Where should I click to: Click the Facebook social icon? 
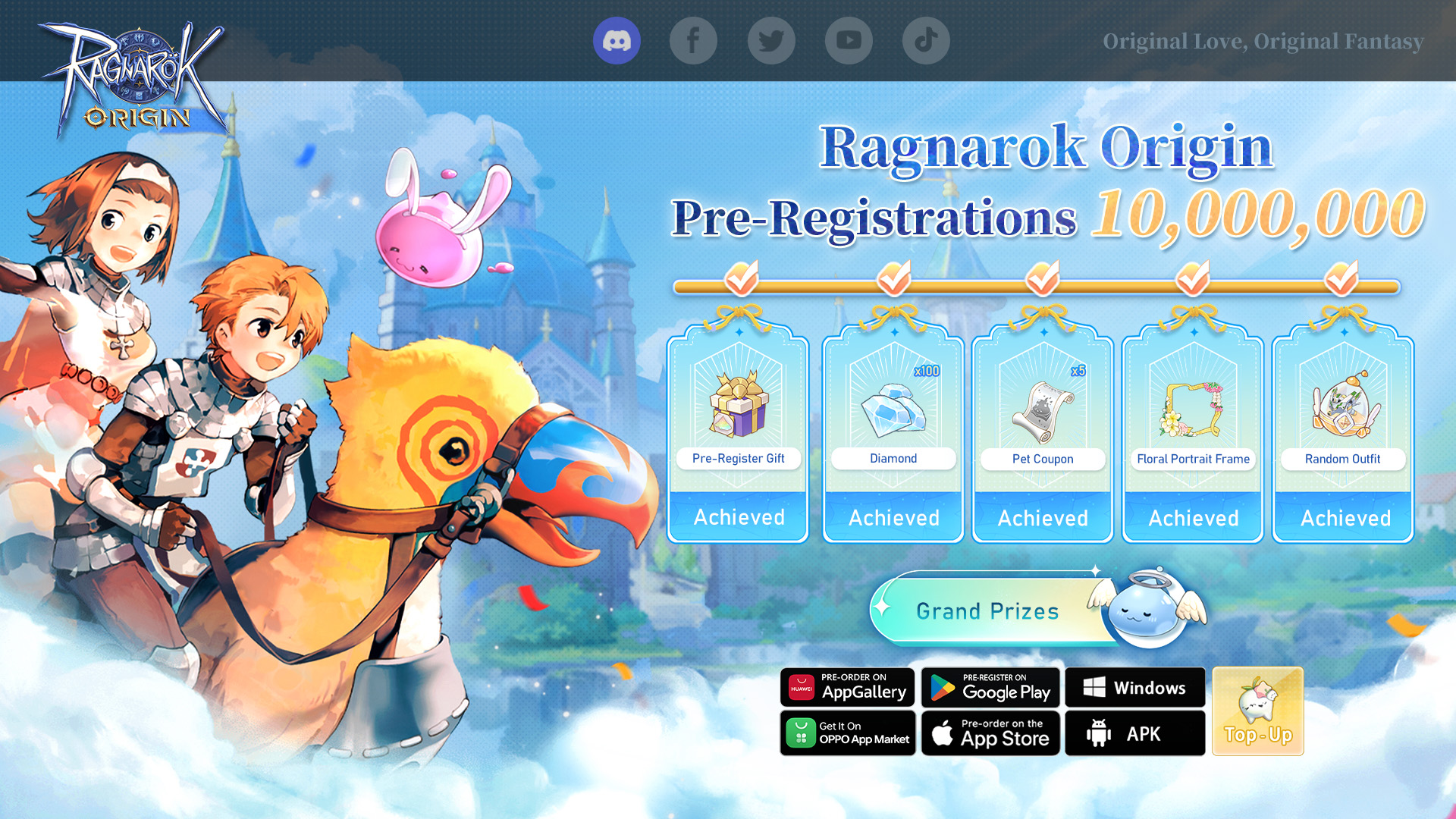[694, 40]
